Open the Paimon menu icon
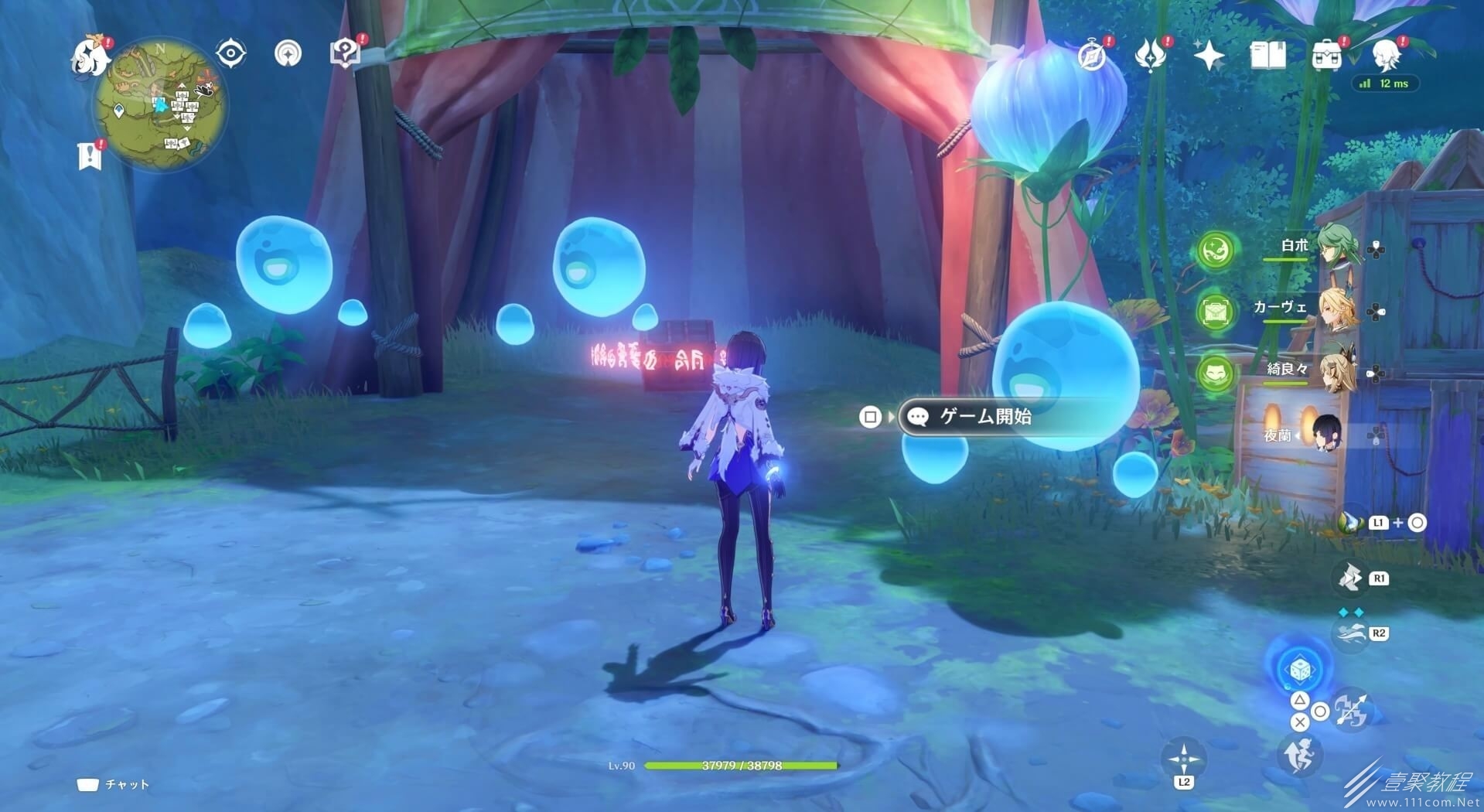Viewport: 1484px width, 812px height. [89, 58]
